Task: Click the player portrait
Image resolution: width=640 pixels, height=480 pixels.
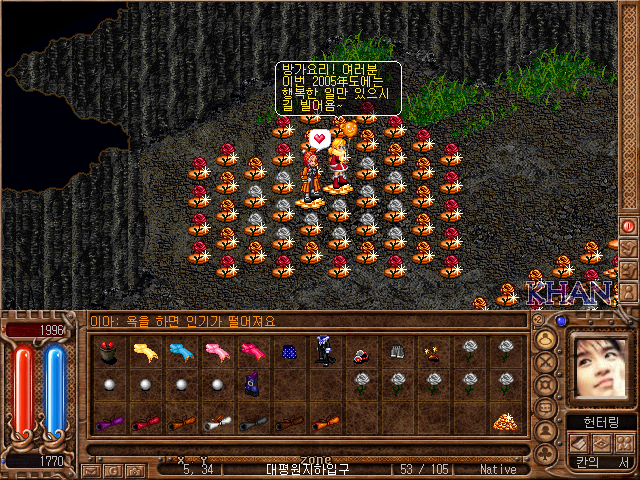Action: 599,366
